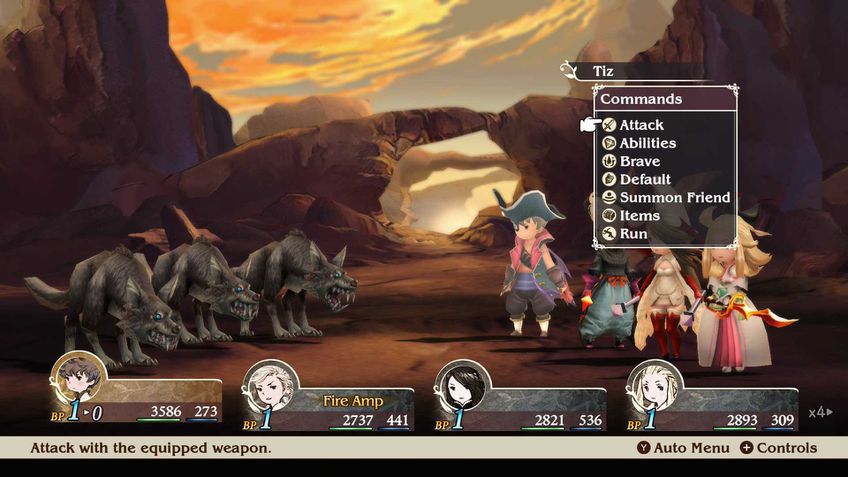Show the Controls help
Viewport: 848px width, 477px height.
(x=778, y=448)
